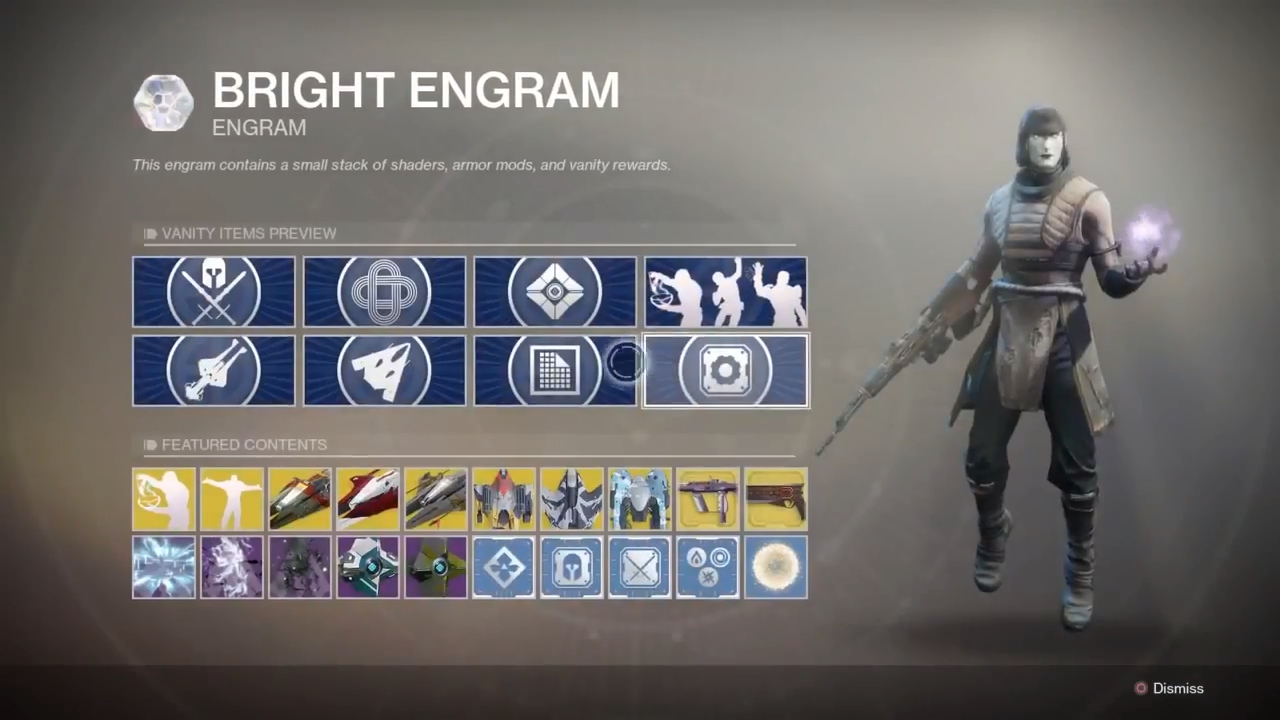
Task: Click the Dismiss button
Action: click(1178, 688)
